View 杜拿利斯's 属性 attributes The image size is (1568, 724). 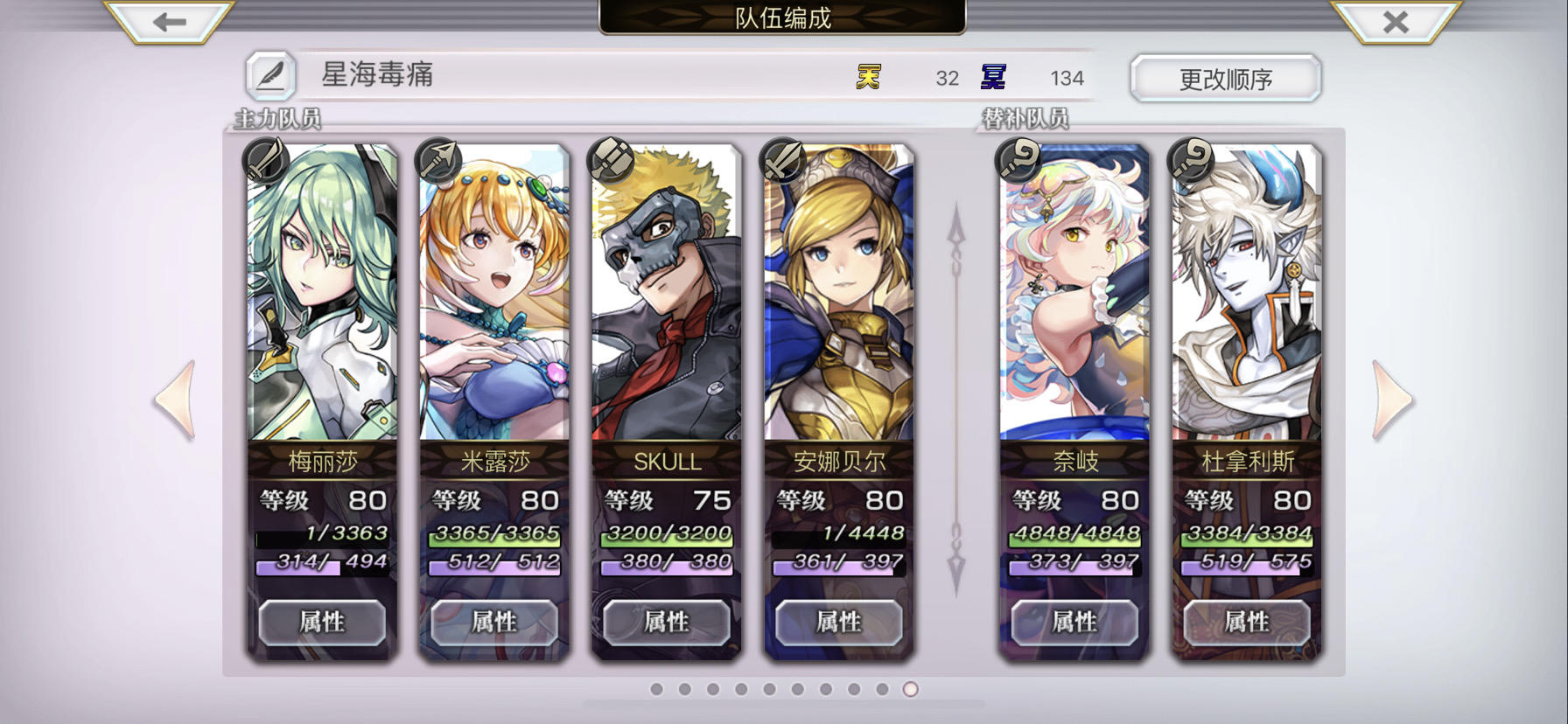(x=1246, y=623)
